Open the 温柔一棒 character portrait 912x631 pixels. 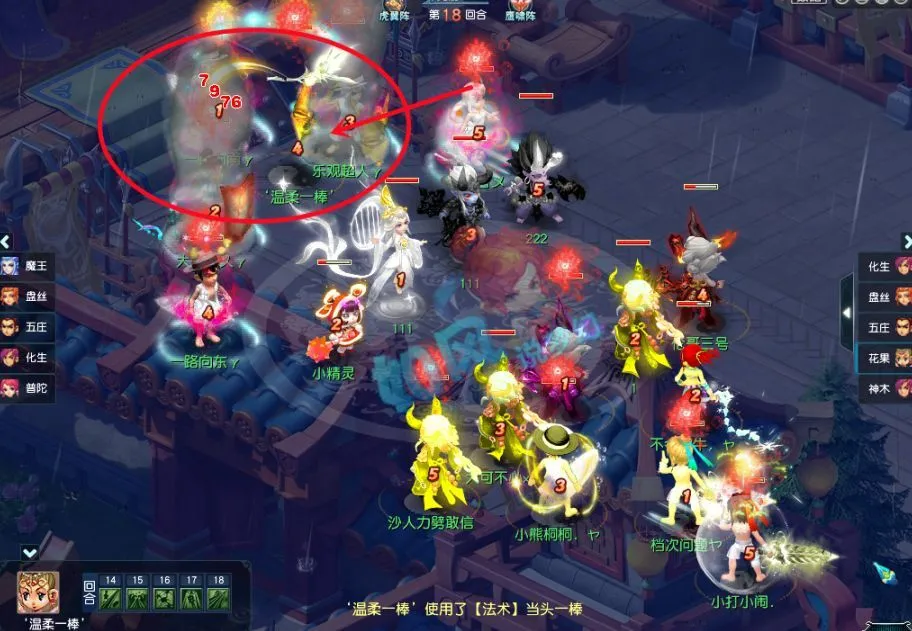pos(38,591)
